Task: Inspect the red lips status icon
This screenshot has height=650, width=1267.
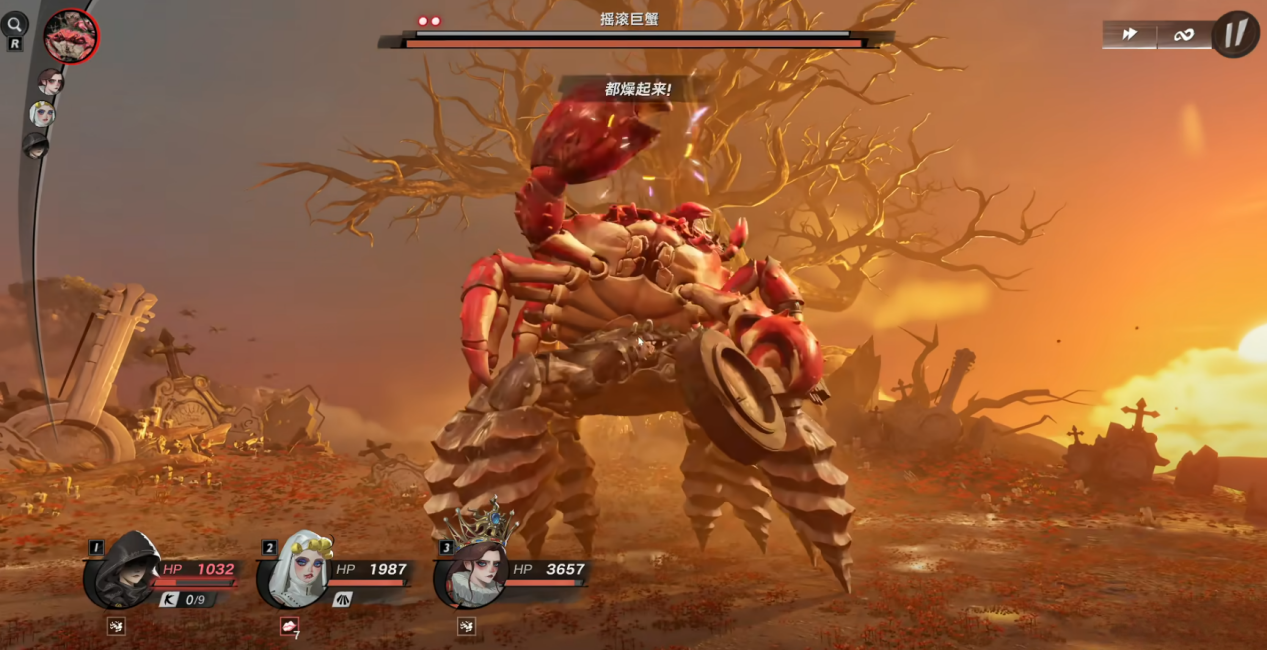Action: tap(290, 626)
